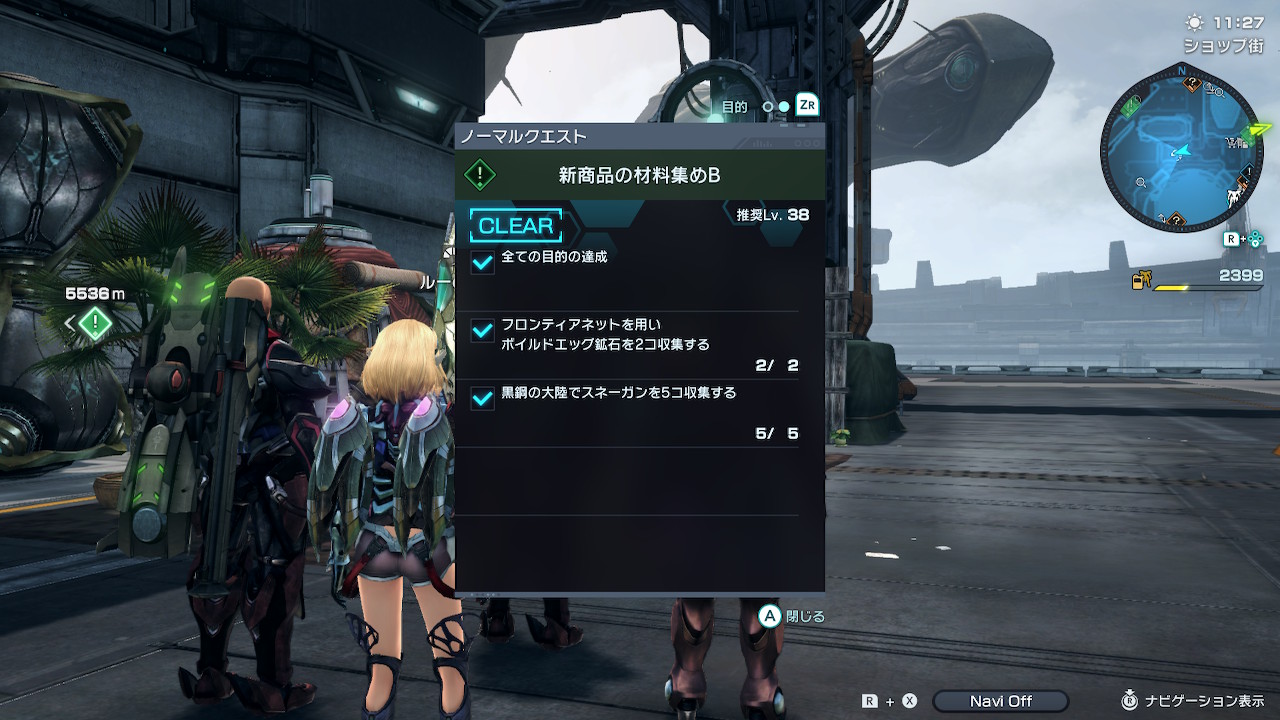Viewport: 1280px width, 720px height.
Task: Select the ボイルドエッグ鉱石 objective checkbox
Action: (482, 330)
